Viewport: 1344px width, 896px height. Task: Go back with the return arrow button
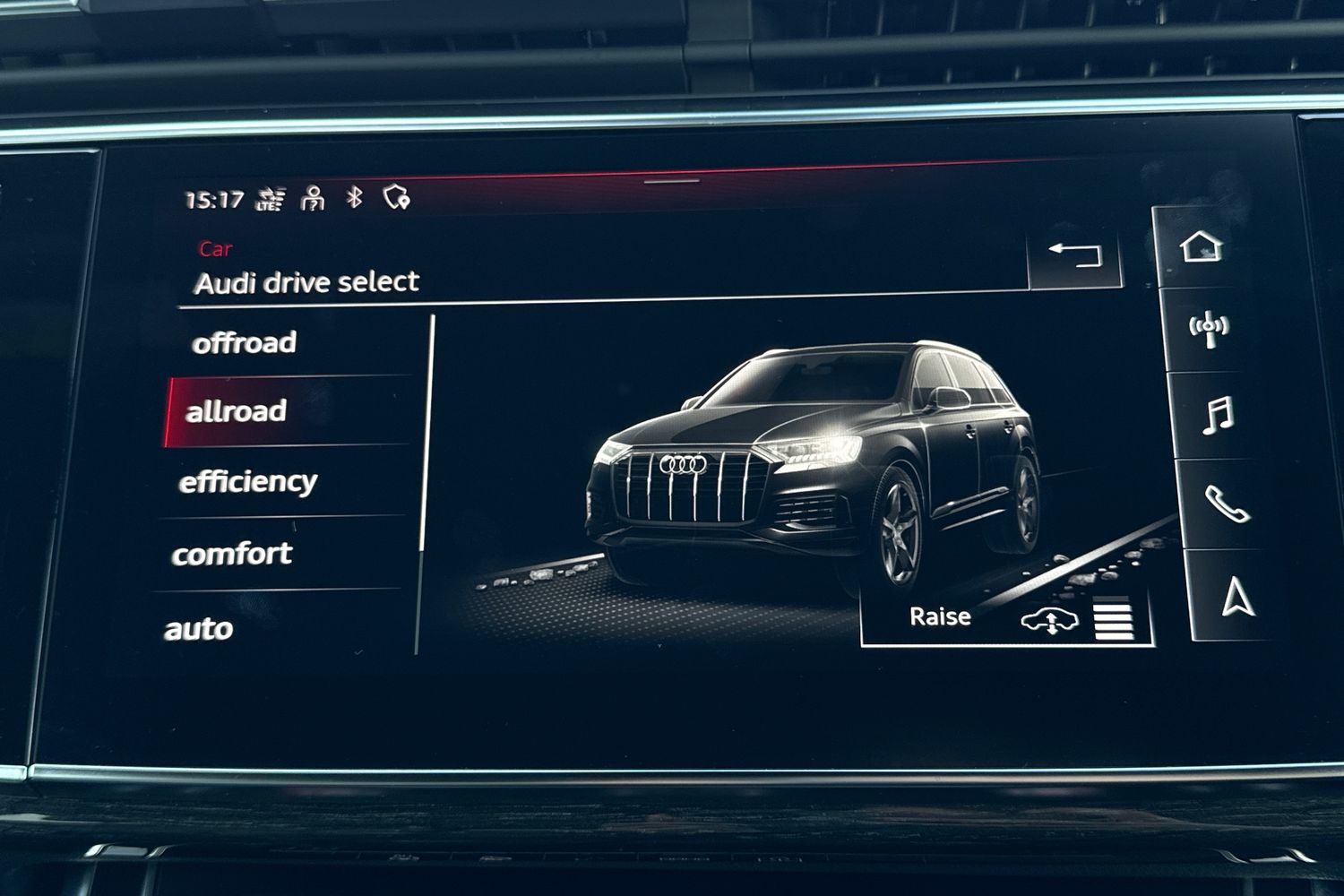click(x=1074, y=255)
